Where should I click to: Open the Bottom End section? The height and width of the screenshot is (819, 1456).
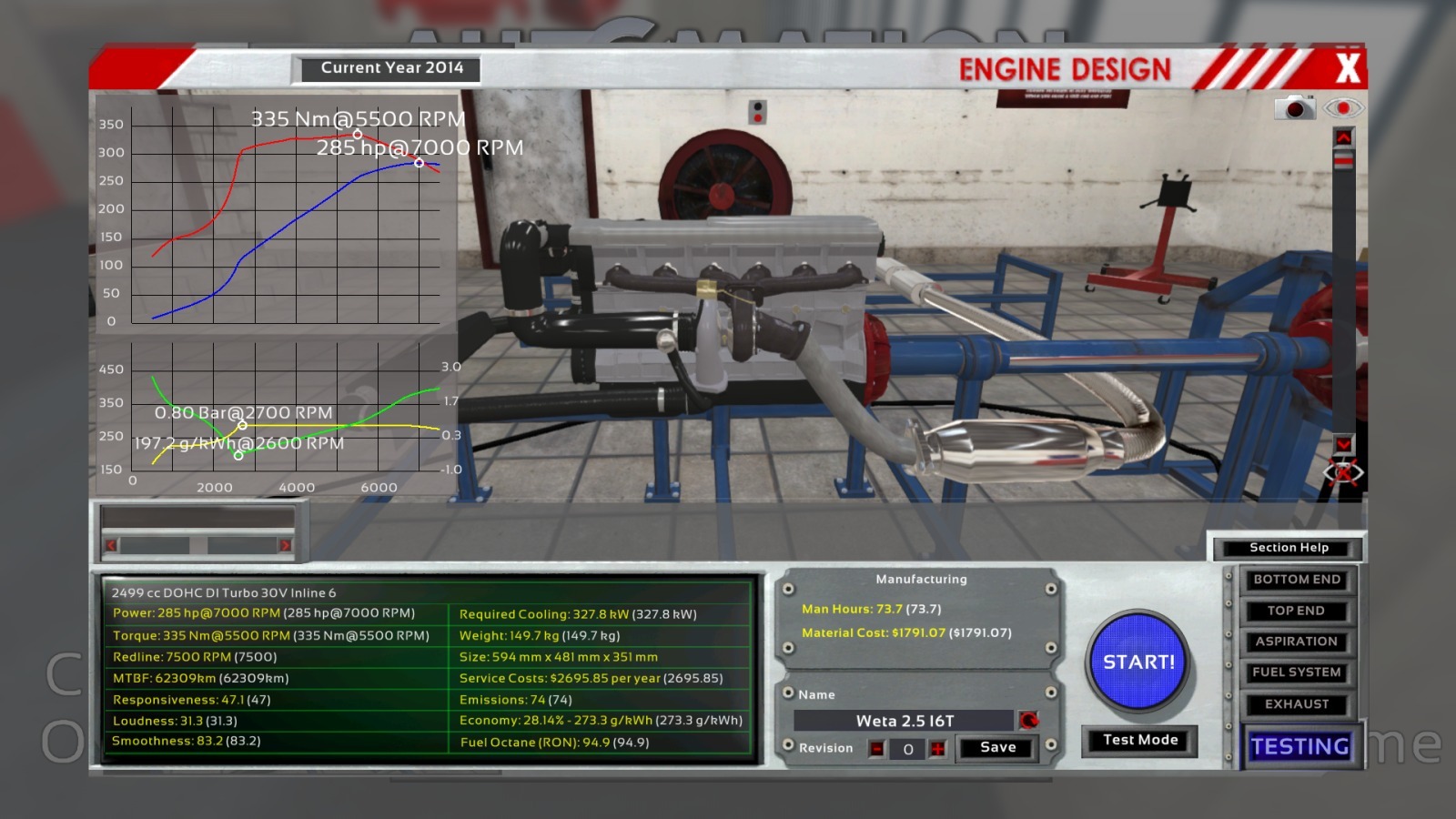click(1296, 580)
